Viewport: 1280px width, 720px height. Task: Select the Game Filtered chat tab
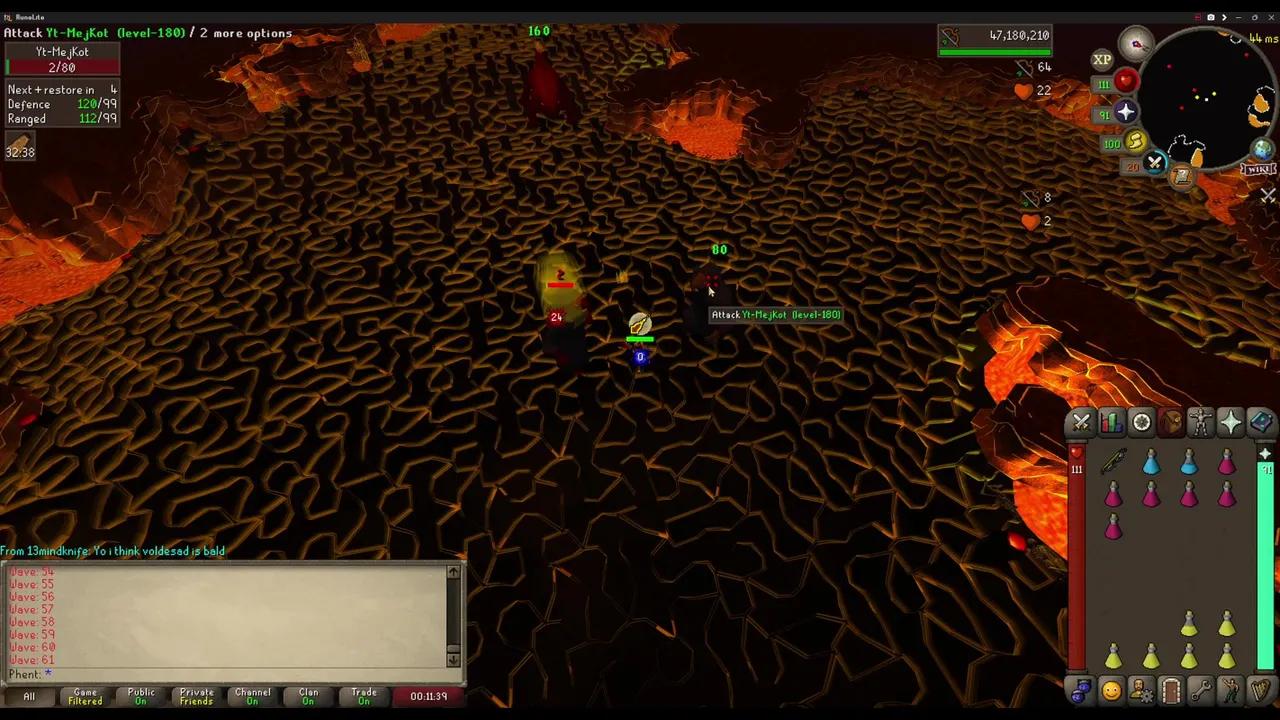pyautogui.click(x=85, y=696)
